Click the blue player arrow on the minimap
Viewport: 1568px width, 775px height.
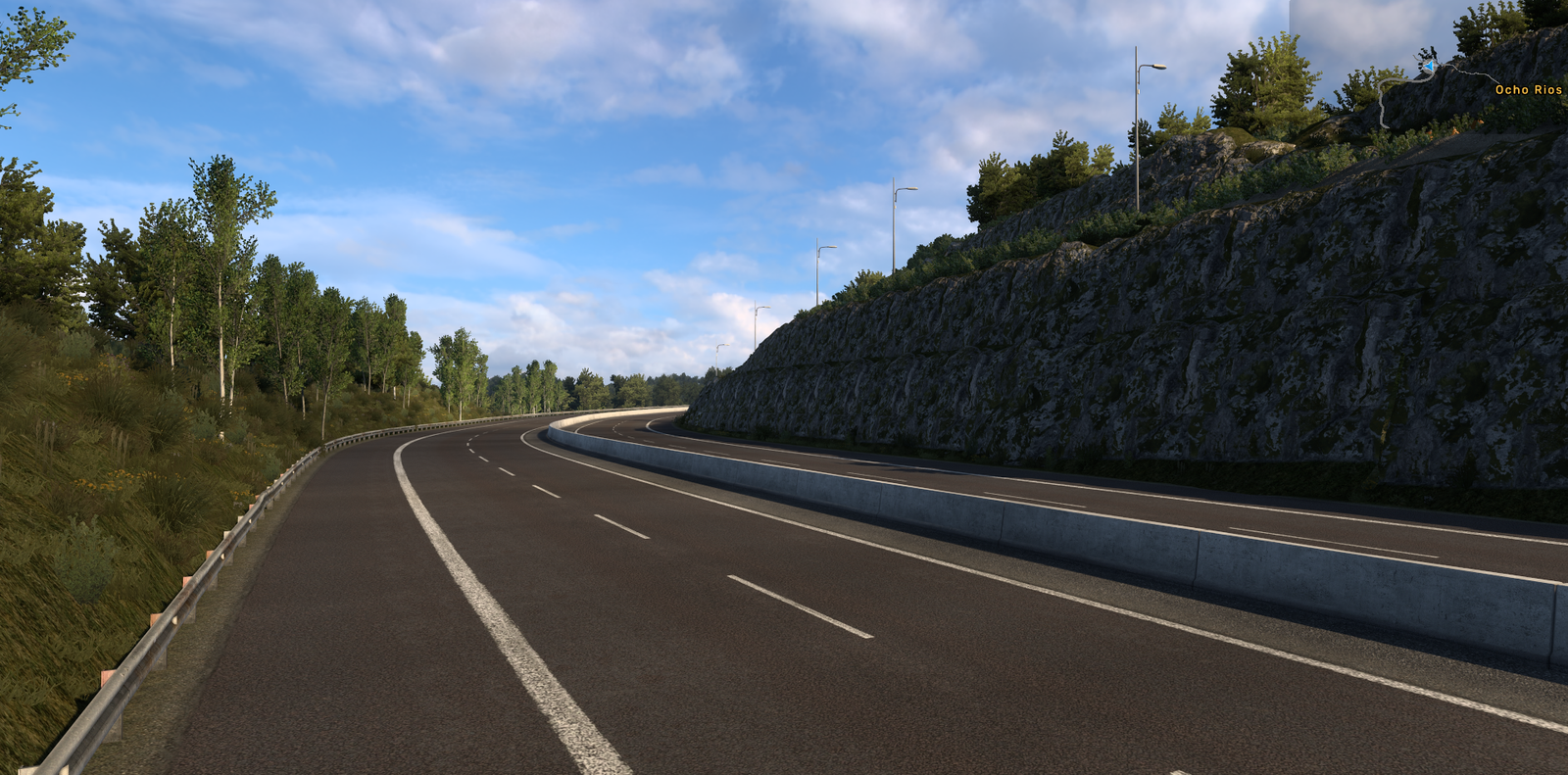click(1430, 67)
